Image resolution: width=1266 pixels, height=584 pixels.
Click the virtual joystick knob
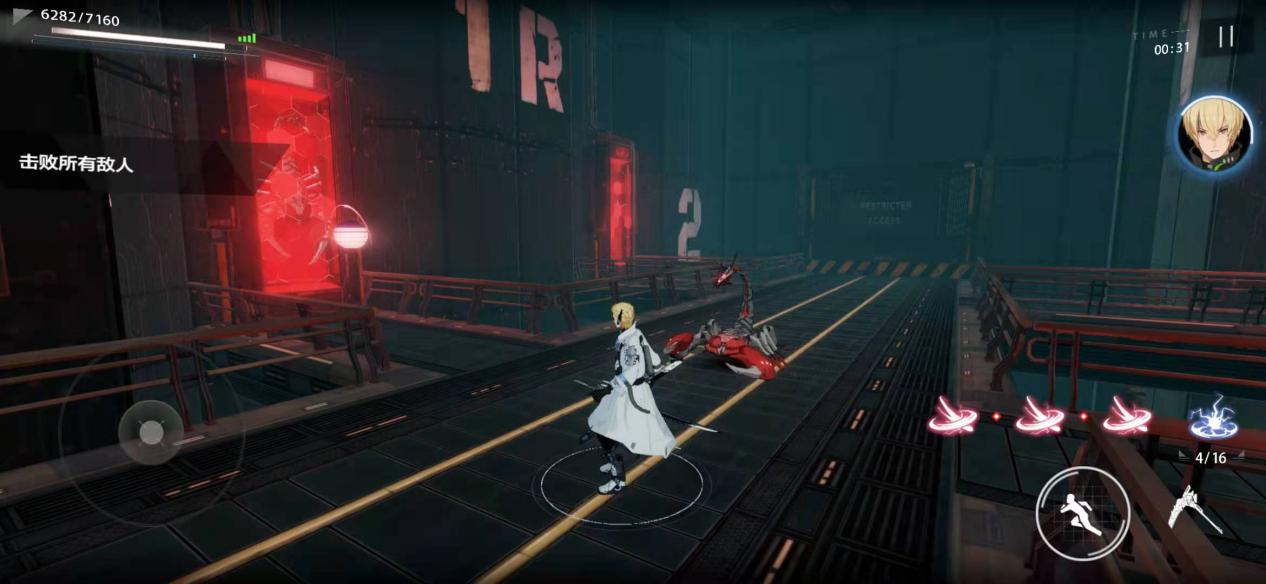point(150,432)
